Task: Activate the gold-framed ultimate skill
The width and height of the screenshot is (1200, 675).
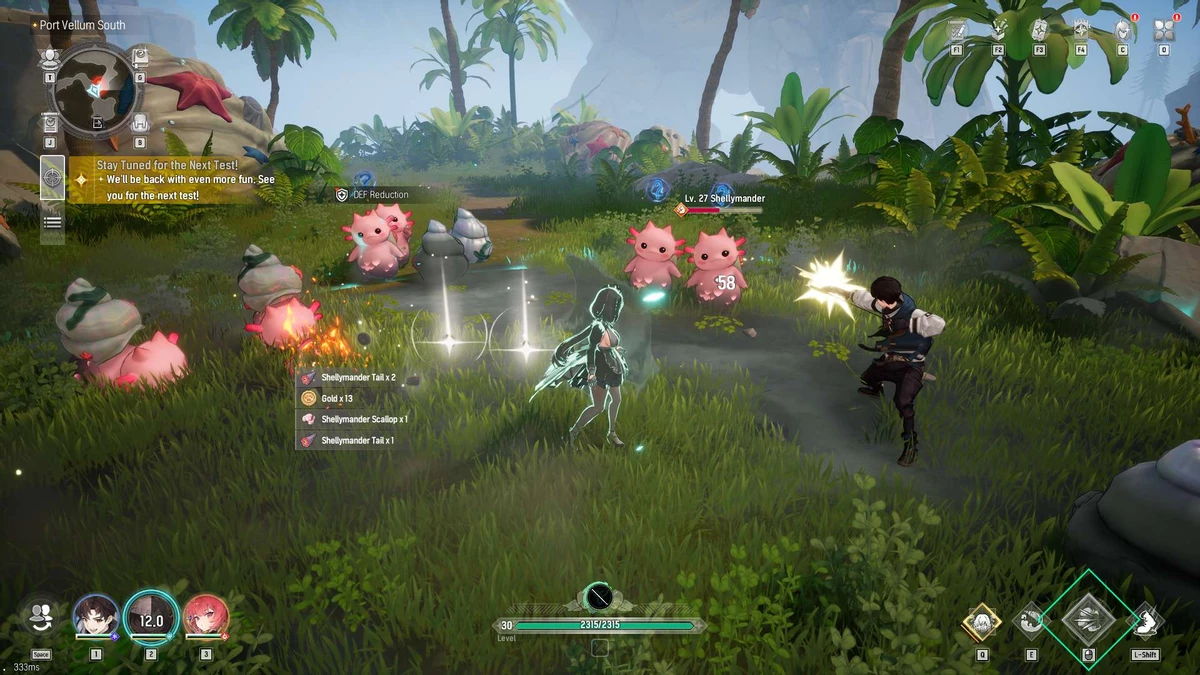Action: coord(982,622)
